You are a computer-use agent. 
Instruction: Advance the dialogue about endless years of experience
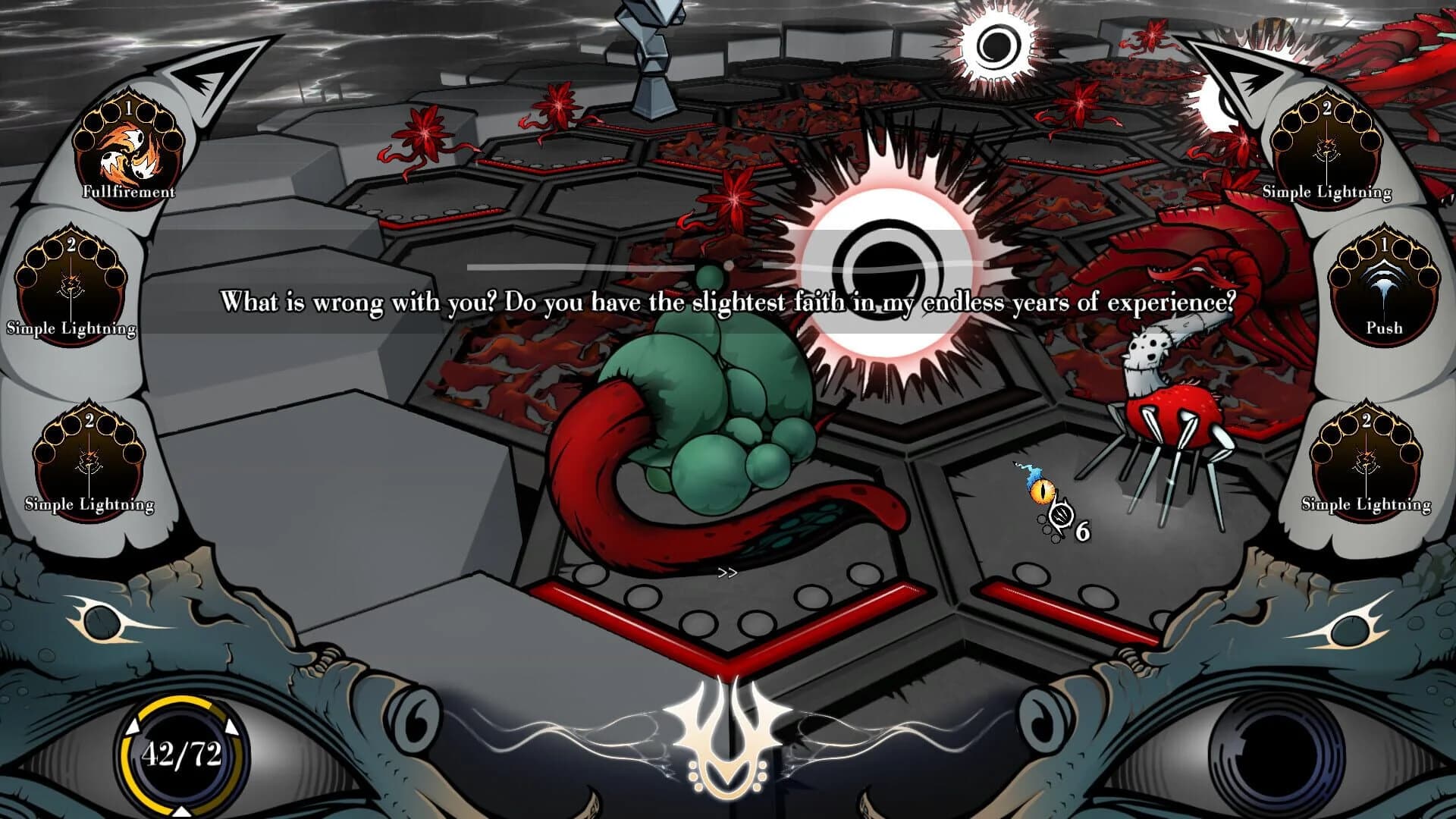click(x=728, y=301)
